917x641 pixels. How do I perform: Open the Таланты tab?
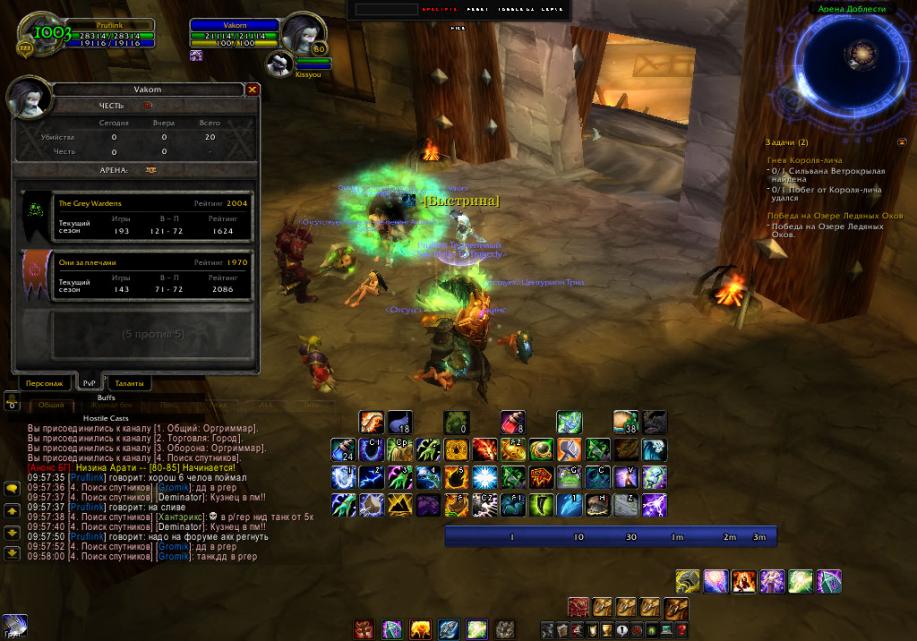[129, 383]
